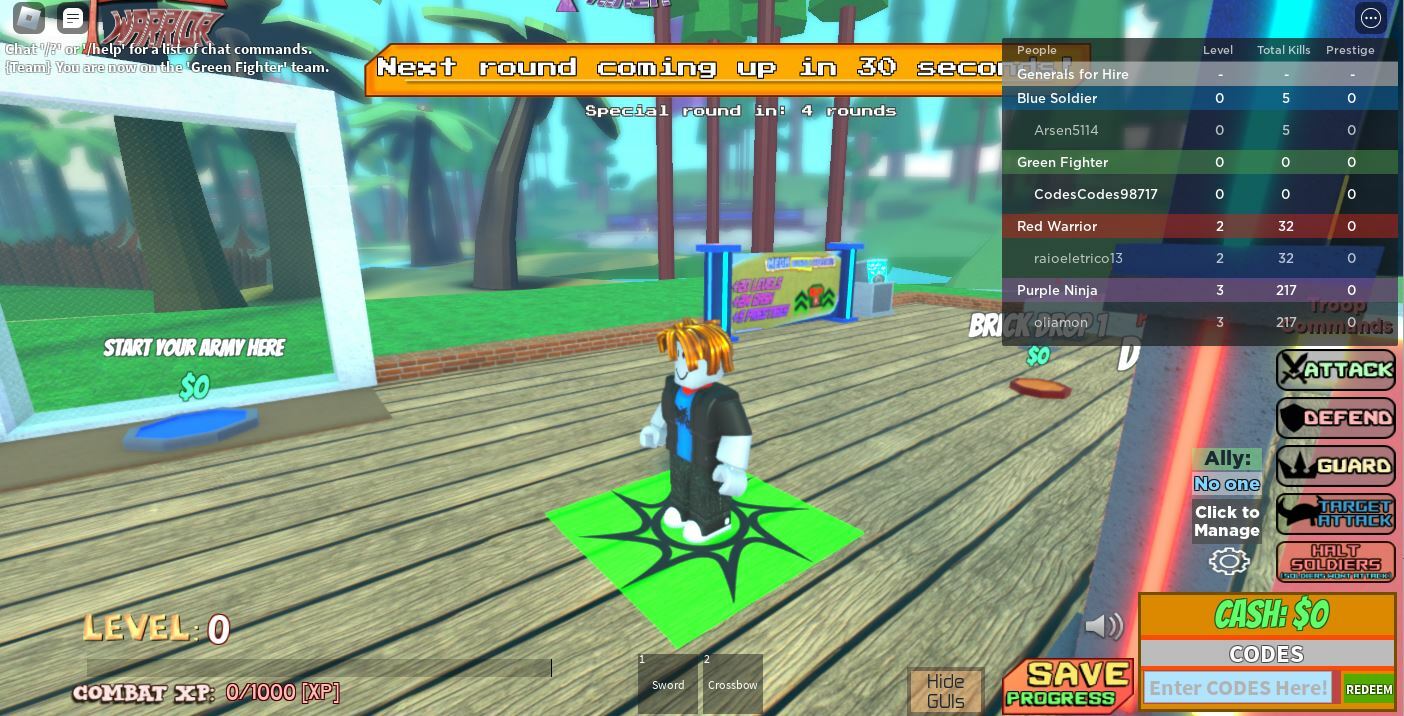Screen dimensions: 1404x716
Task: Equip the Crossbow hotbar slot
Action: [733, 684]
